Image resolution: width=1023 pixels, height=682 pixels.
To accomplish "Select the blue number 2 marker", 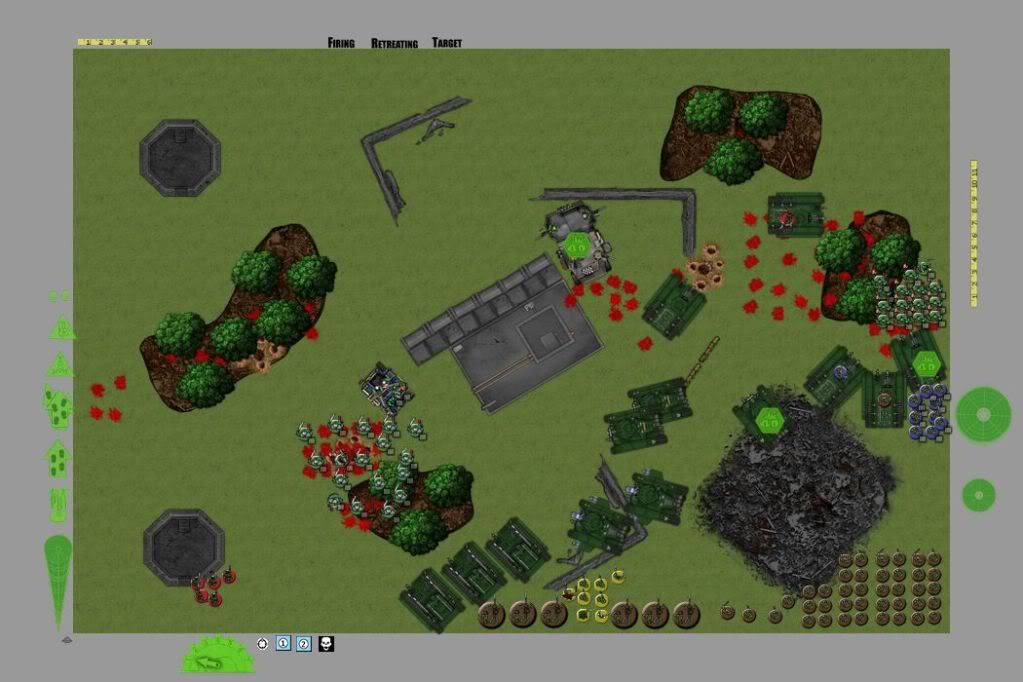I will pos(304,644).
